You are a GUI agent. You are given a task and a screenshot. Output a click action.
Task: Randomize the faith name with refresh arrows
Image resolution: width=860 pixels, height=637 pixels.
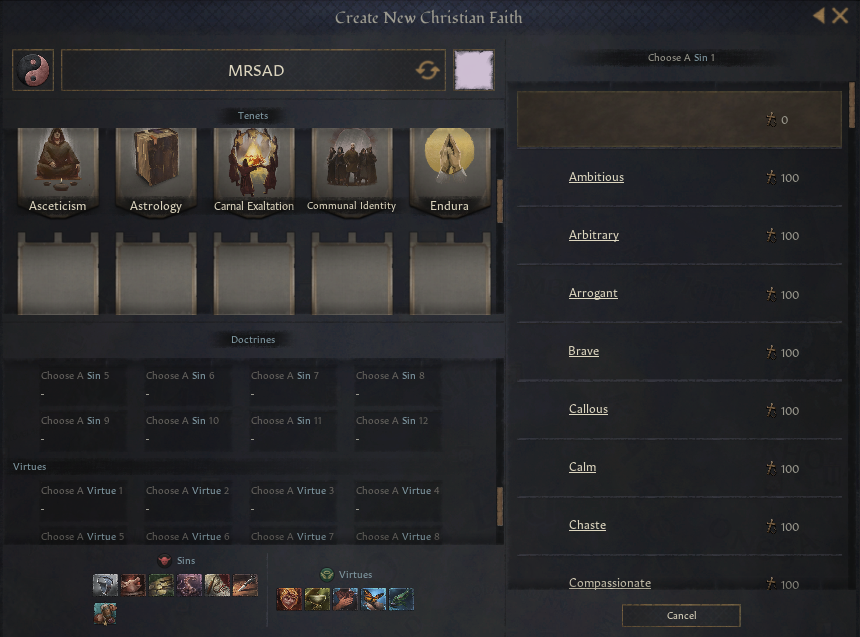pos(428,71)
